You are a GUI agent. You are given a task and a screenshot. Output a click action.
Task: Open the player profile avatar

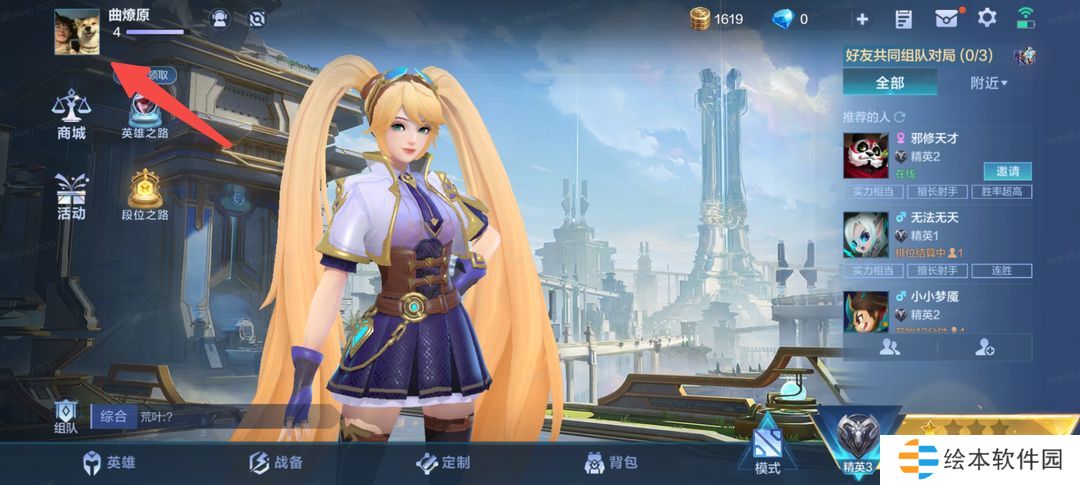77,32
